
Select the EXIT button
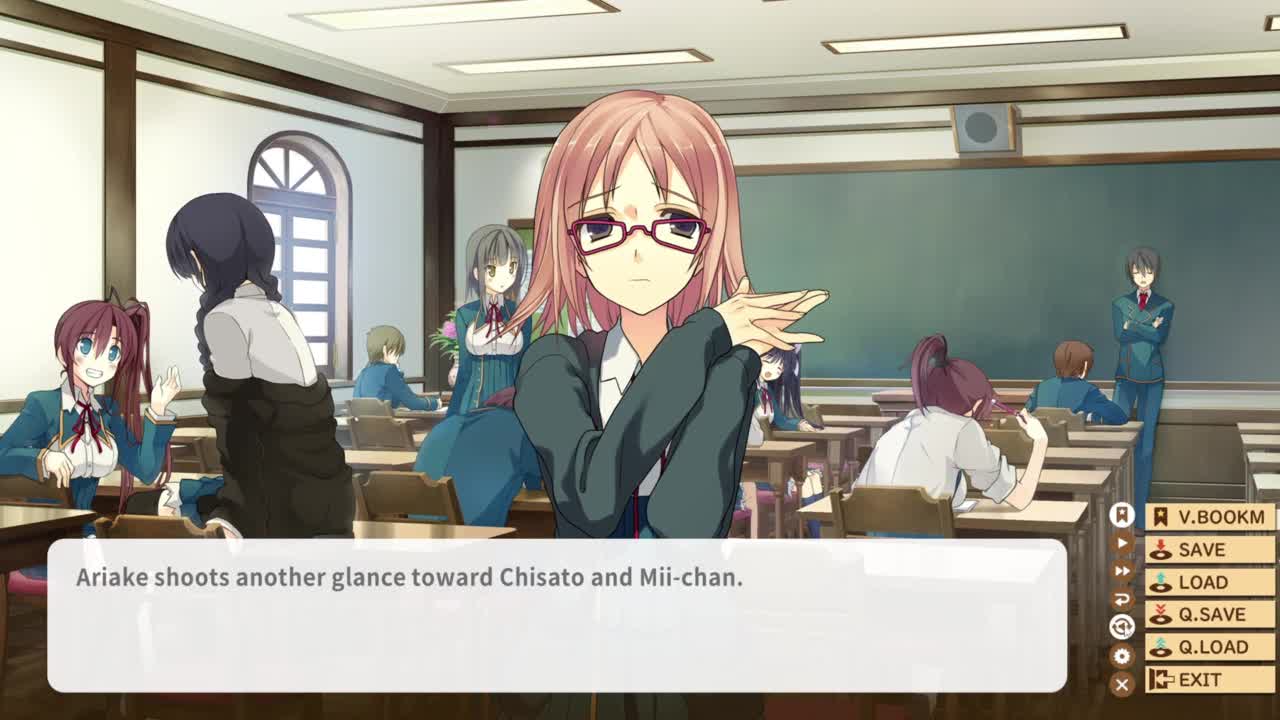[x=1210, y=680]
